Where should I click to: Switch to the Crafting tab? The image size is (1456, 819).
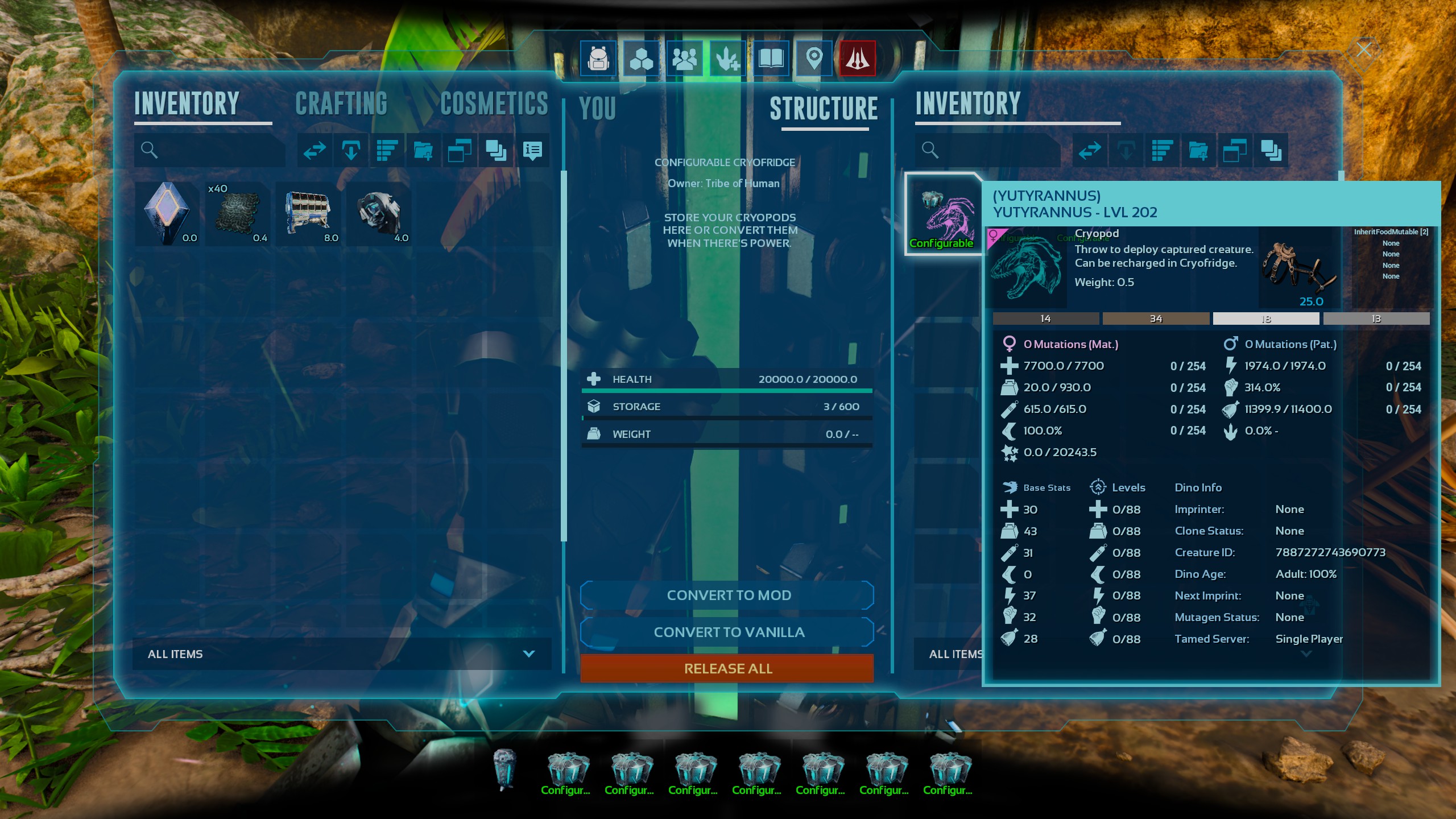341,104
